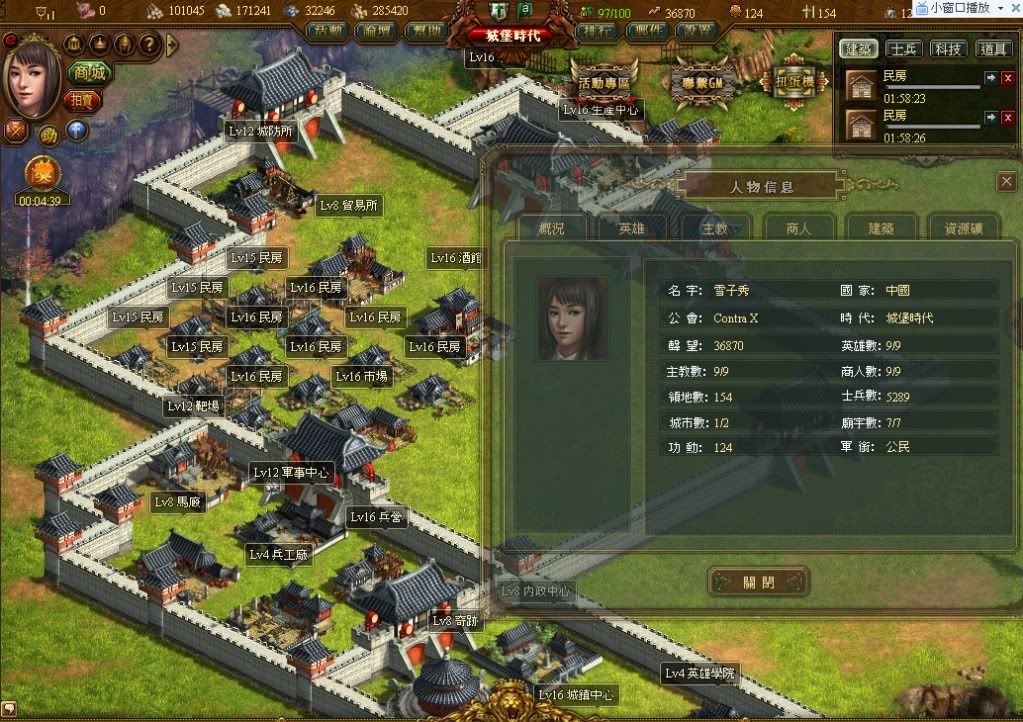Switch to the 英雄 tab

tap(632, 228)
